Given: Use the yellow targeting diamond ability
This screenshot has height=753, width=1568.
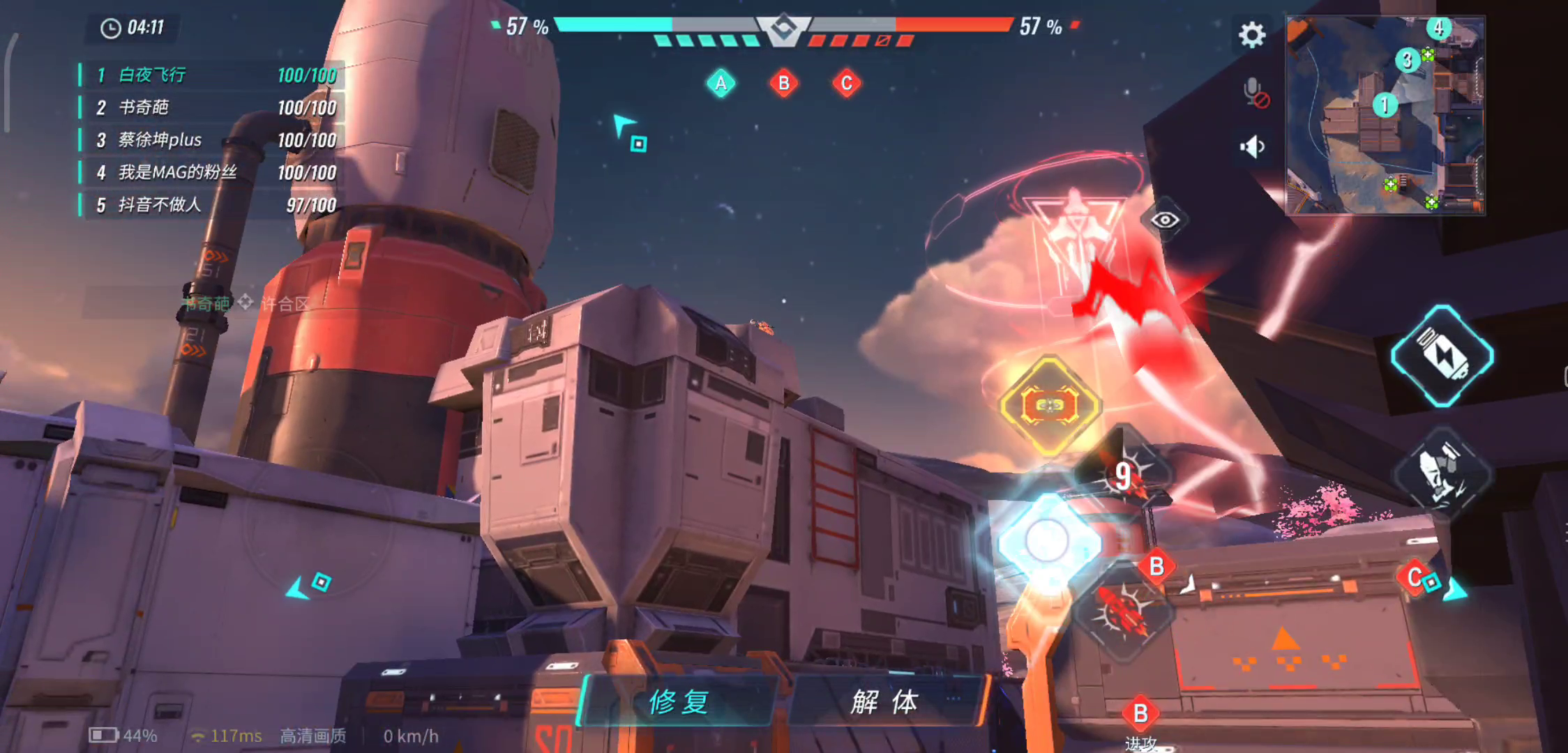Looking at the screenshot, I should pyautogui.click(x=1049, y=406).
